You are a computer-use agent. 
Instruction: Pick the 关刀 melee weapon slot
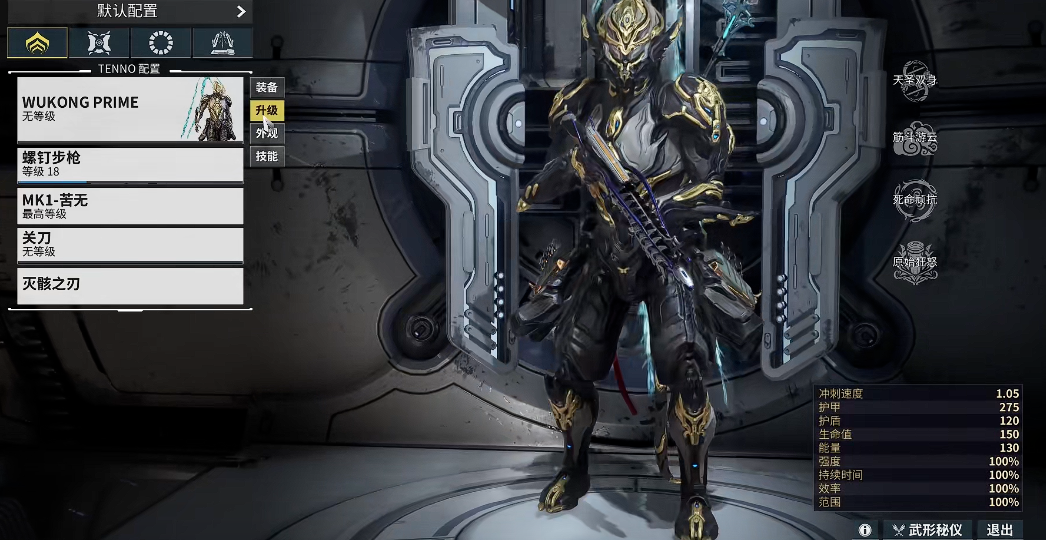pyautogui.click(x=130, y=245)
